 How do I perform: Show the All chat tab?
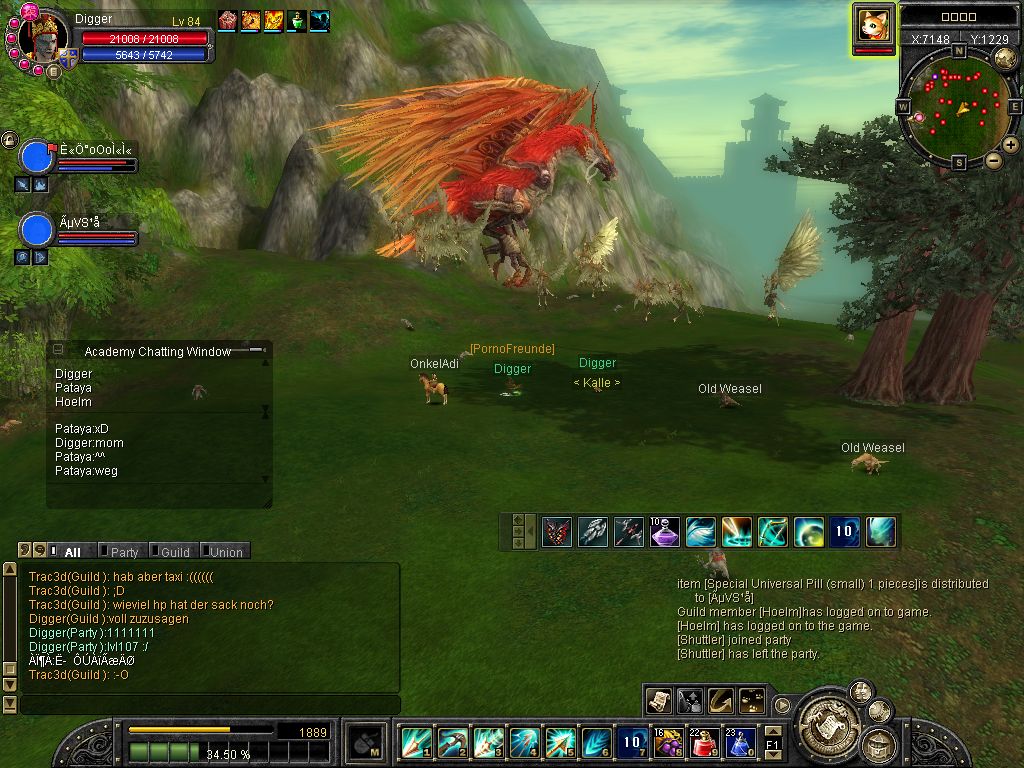click(72, 551)
